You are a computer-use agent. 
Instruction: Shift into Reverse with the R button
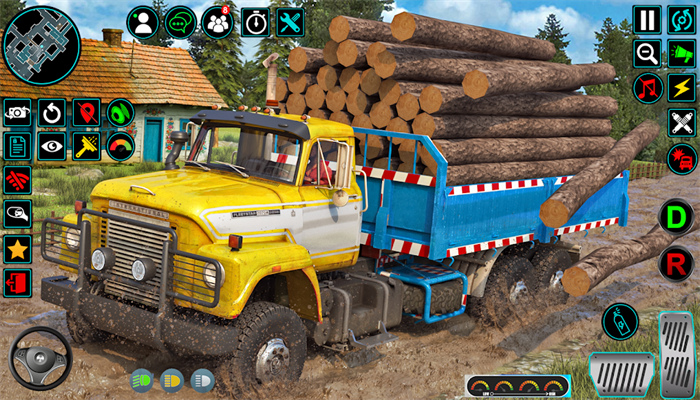pos(676,263)
